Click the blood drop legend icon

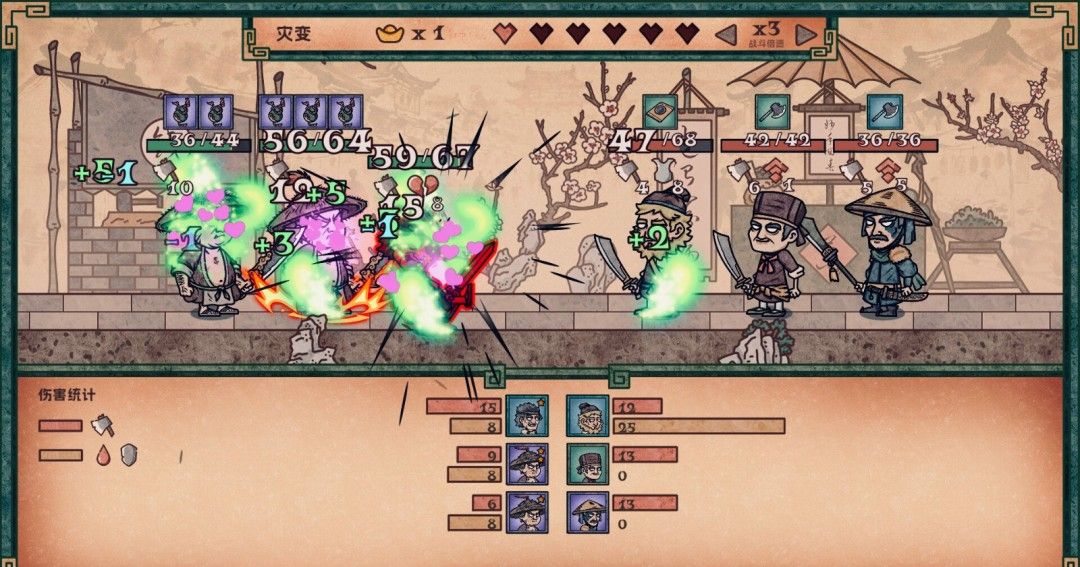coord(103,455)
